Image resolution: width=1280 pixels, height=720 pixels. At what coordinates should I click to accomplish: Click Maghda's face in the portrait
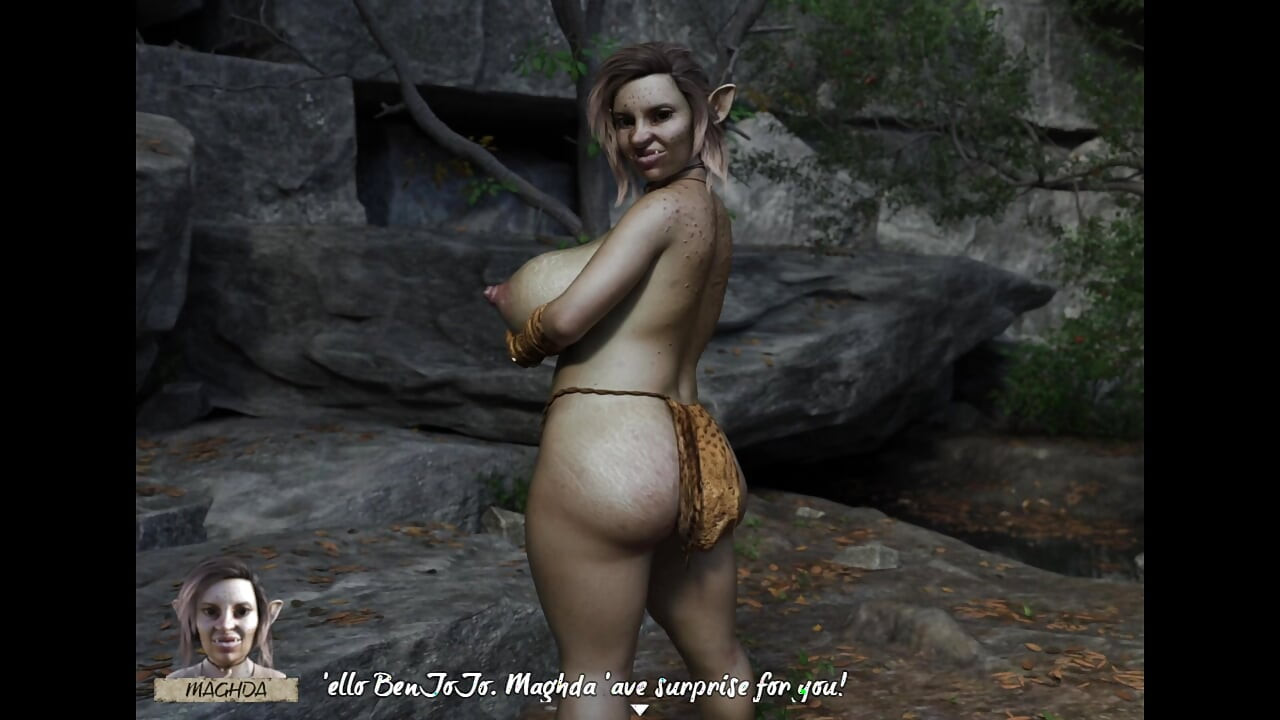pyautogui.click(x=226, y=608)
